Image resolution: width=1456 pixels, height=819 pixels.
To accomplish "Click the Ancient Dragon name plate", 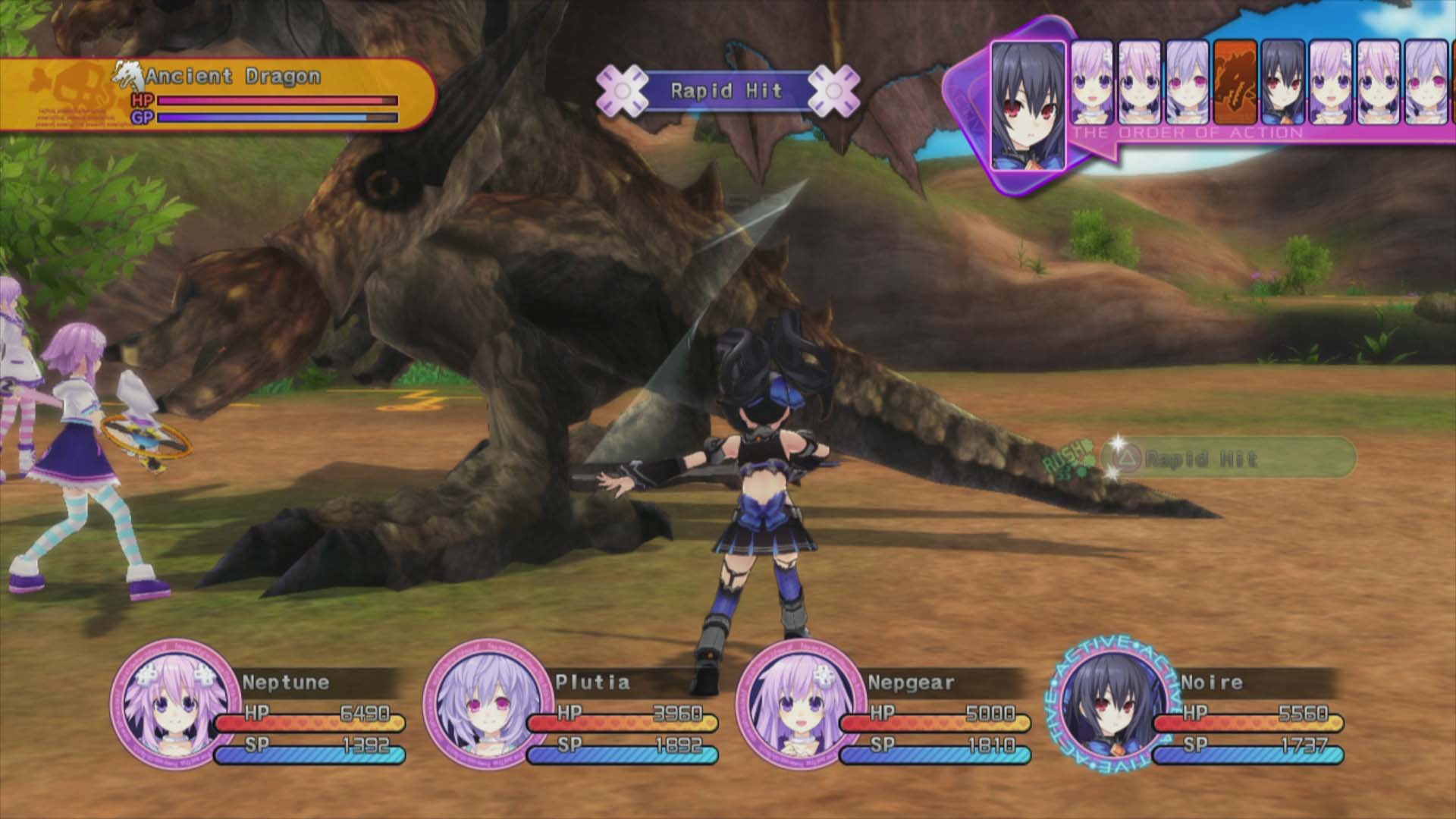I will 235,75.
